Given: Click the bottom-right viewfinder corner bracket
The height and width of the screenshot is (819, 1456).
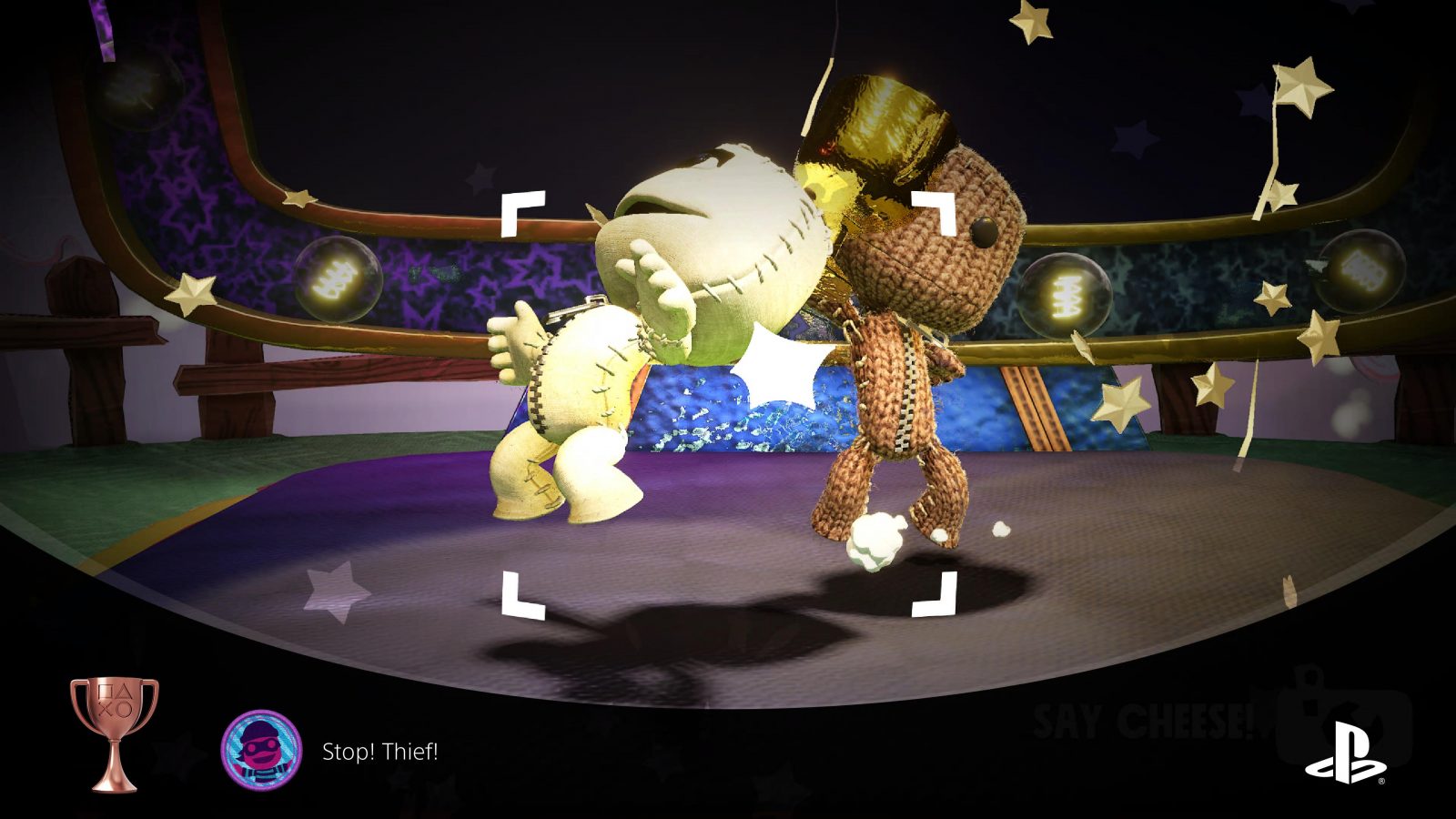Looking at the screenshot, I should 935,596.
